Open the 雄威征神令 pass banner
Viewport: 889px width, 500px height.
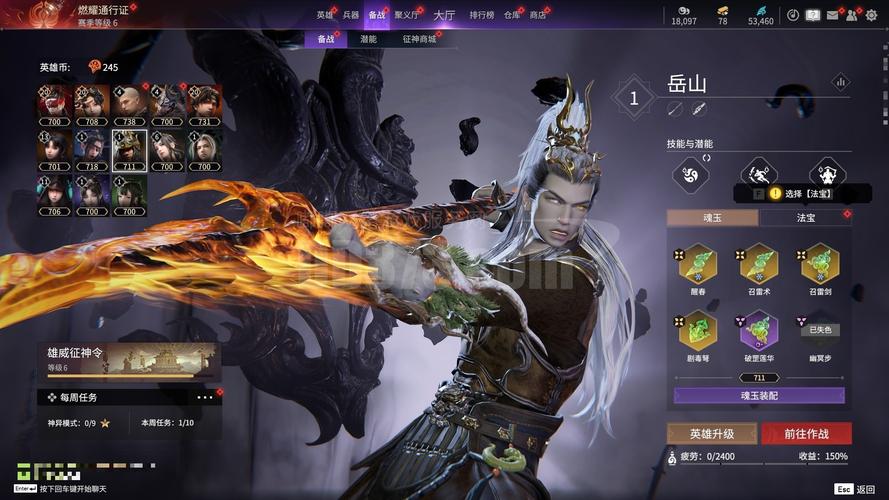coord(130,361)
